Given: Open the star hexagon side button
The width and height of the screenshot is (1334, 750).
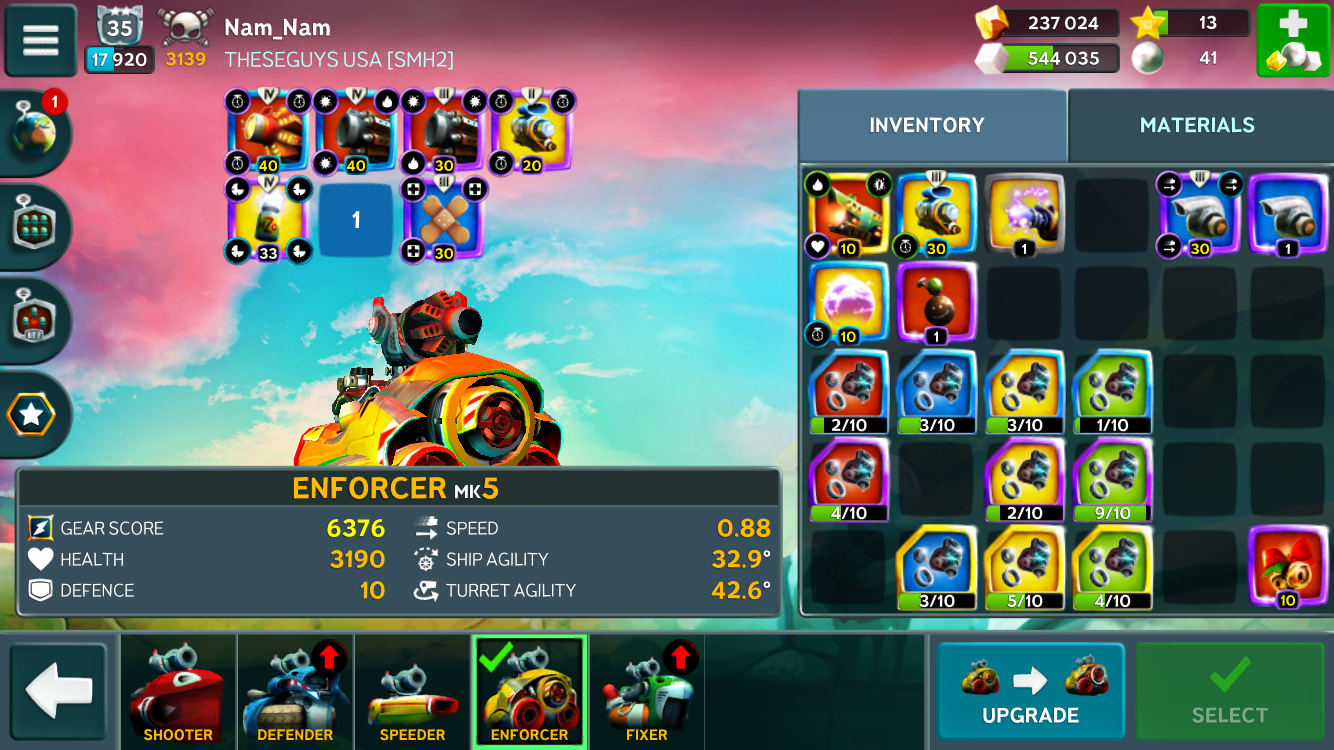Looking at the screenshot, I should pyautogui.click(x=32, y=415).
